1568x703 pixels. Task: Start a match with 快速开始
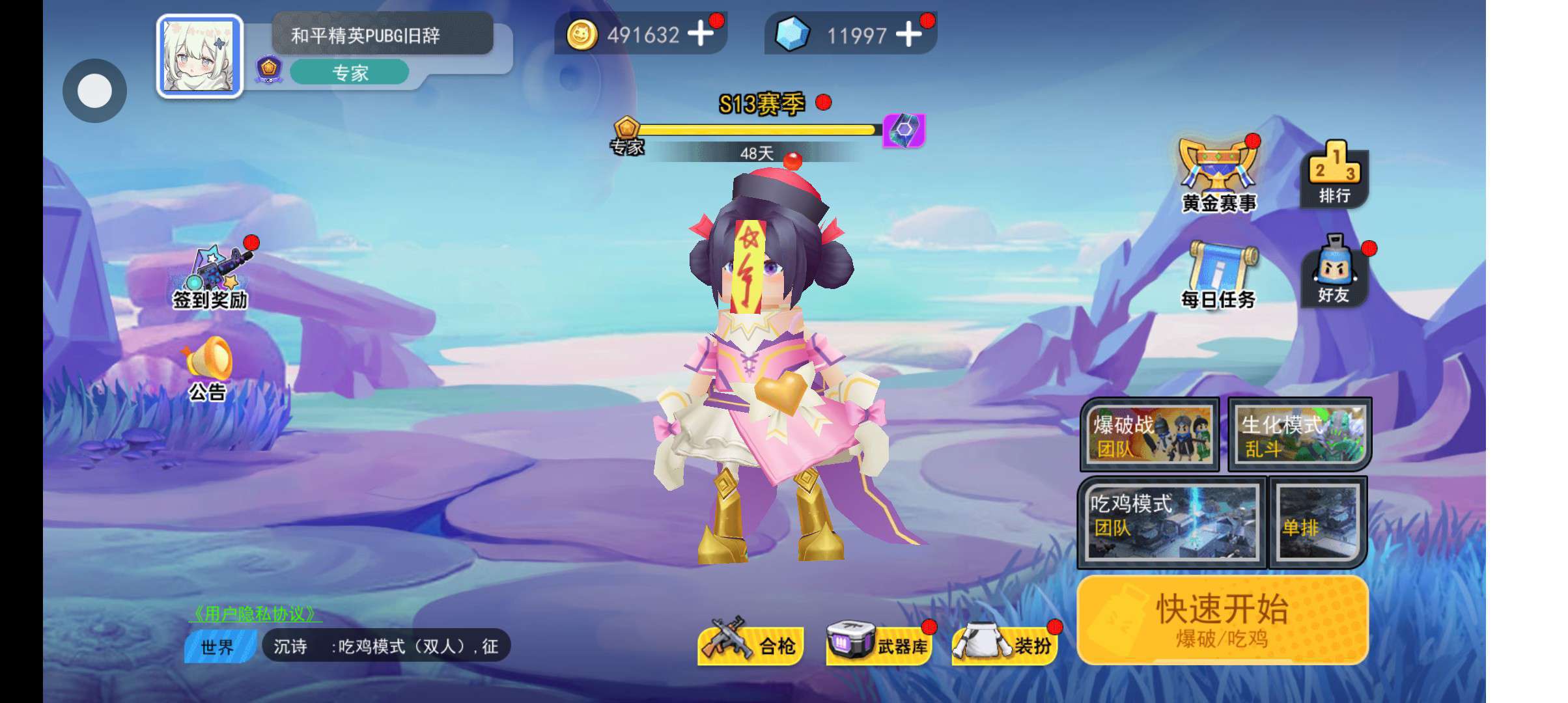[1222, 619]
